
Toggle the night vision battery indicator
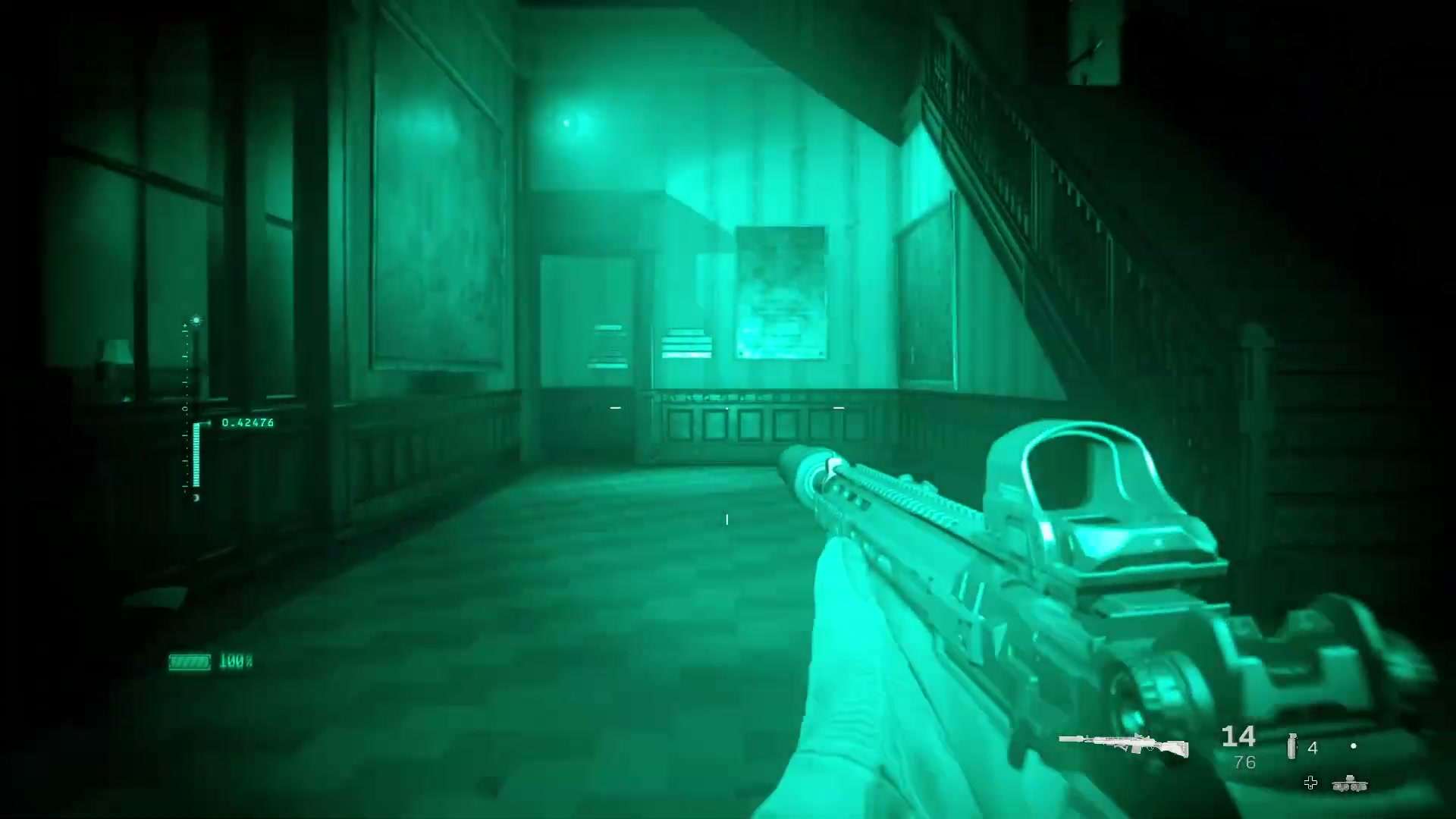[190, 661]
